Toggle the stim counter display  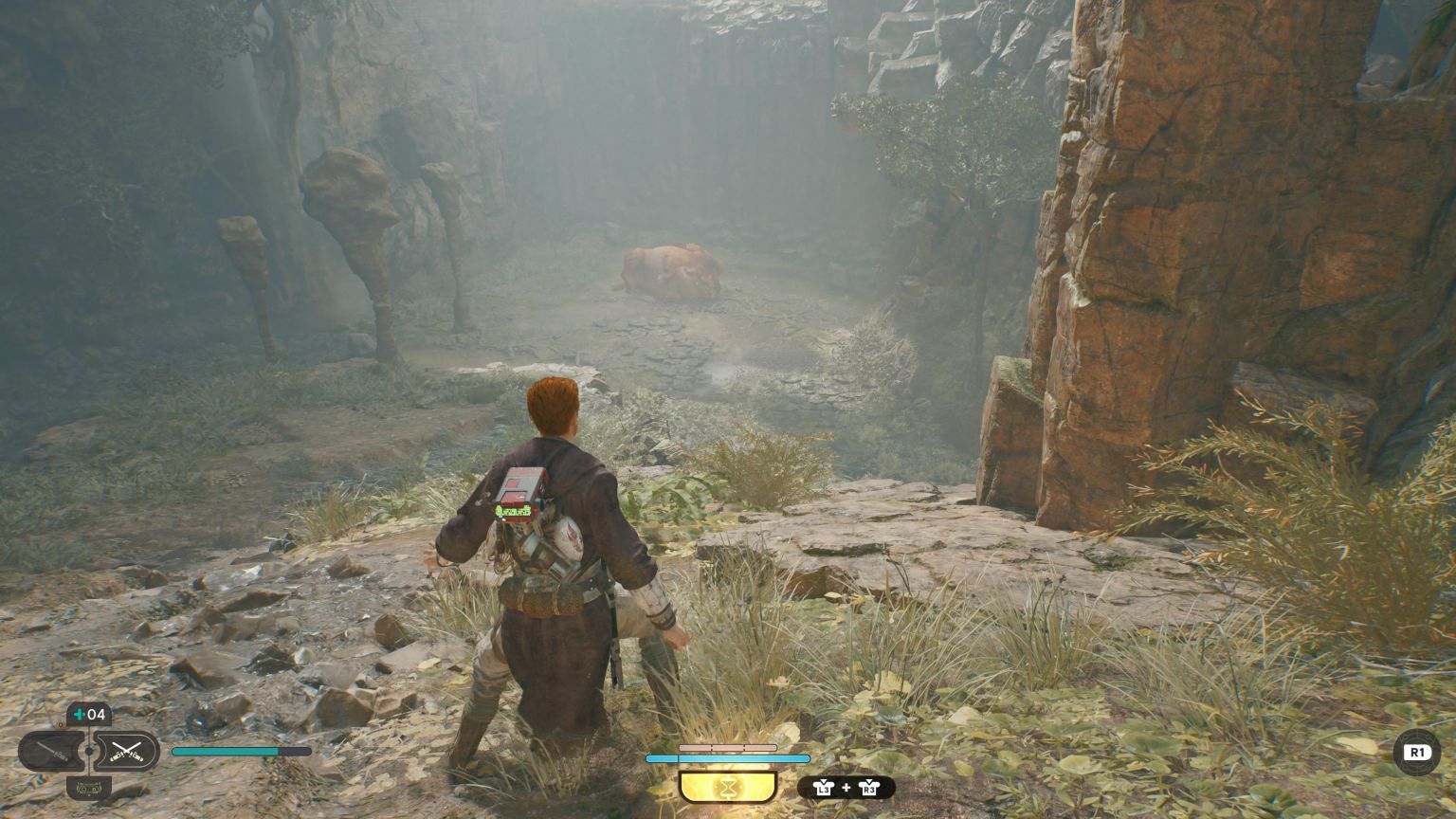pyautogui.click(x=91, y=714)
